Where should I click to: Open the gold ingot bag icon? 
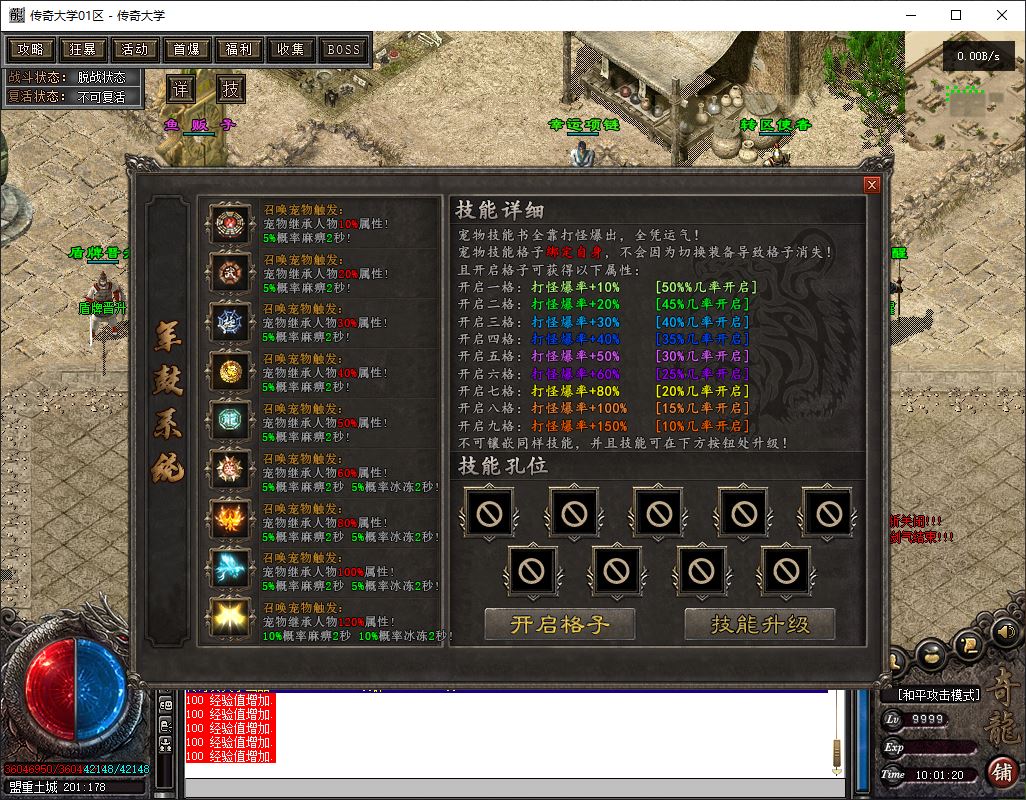tap(931, 655)
